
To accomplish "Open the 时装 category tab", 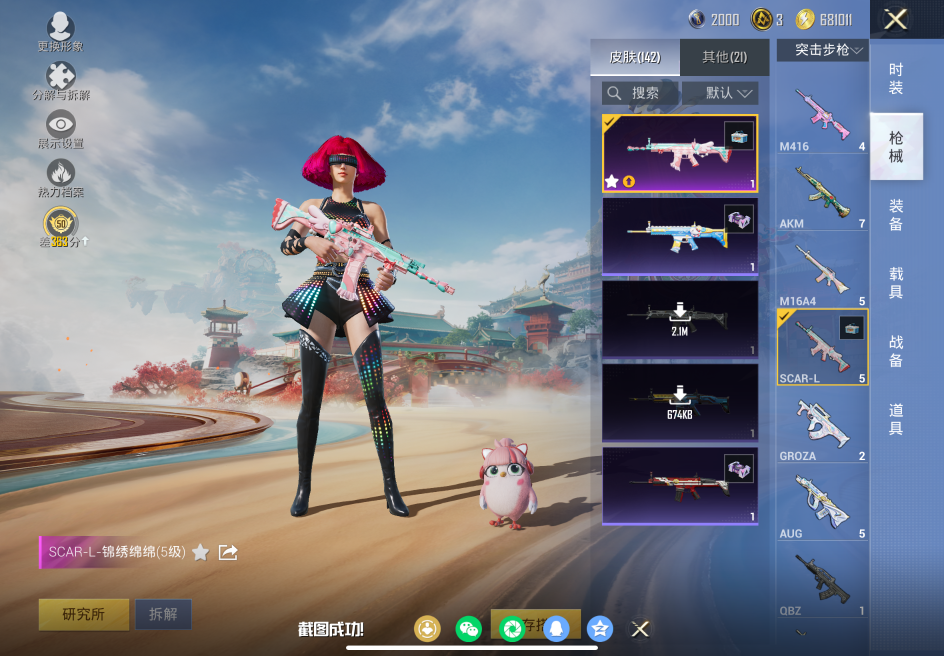I will click(896, 78).
